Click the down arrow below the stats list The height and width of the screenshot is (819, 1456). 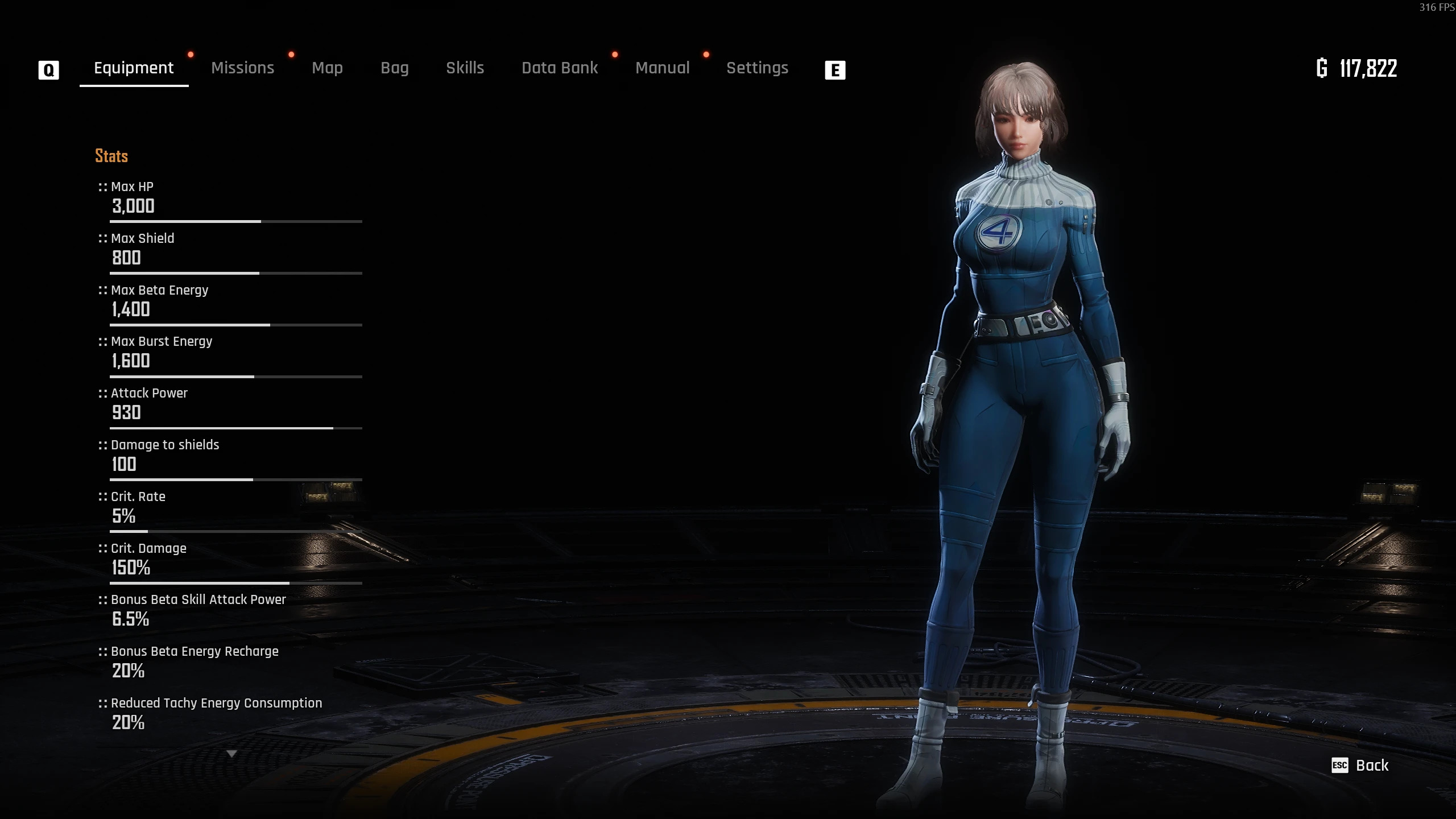[231, 754]
